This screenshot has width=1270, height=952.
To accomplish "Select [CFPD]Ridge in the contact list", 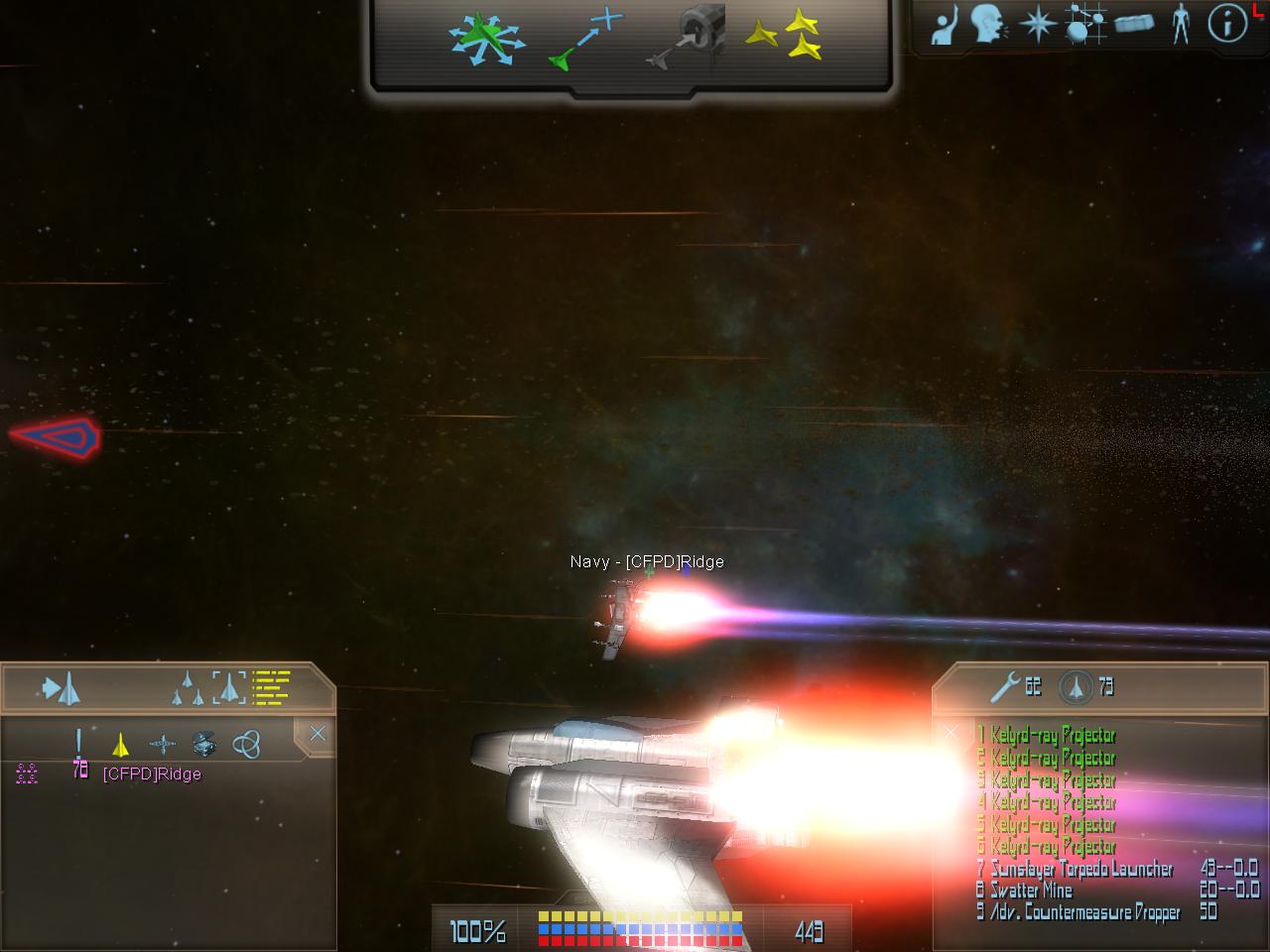I will point(152,774).
